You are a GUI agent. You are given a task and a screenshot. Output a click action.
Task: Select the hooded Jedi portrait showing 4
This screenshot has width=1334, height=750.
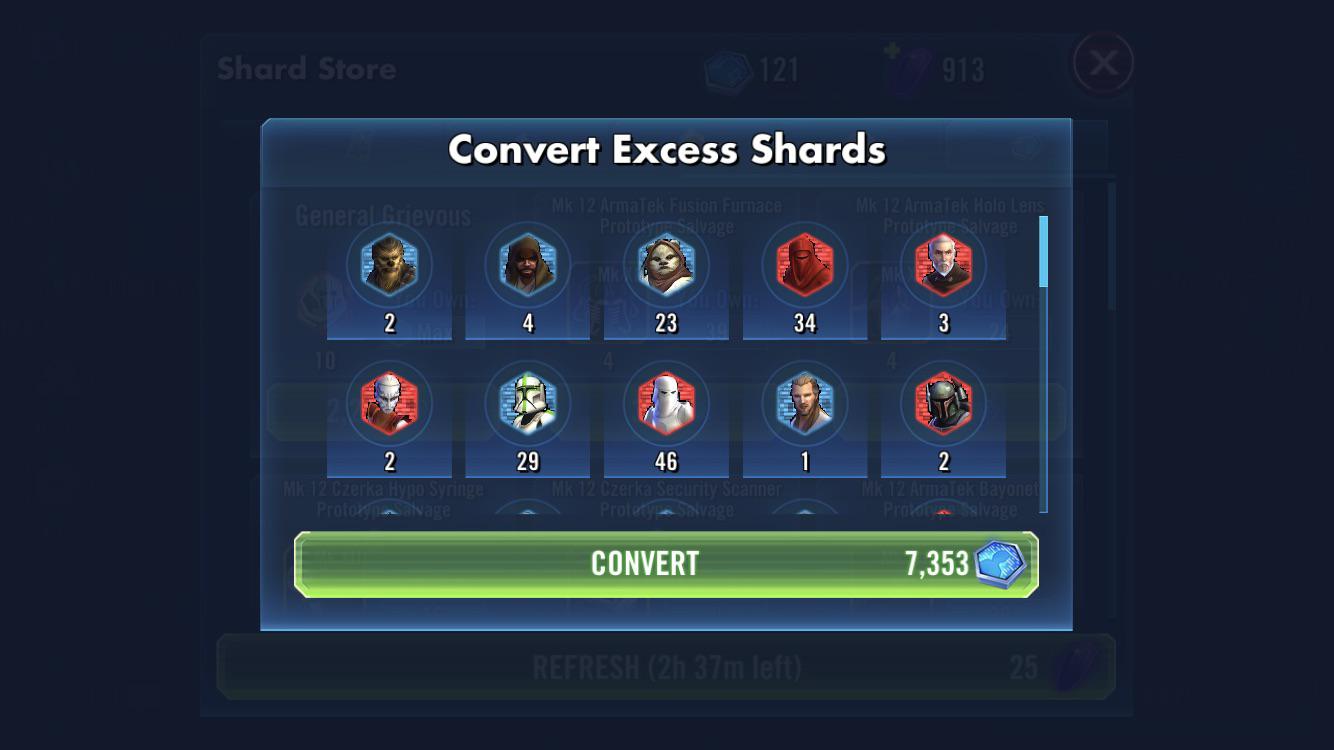[x=527, y=265]
